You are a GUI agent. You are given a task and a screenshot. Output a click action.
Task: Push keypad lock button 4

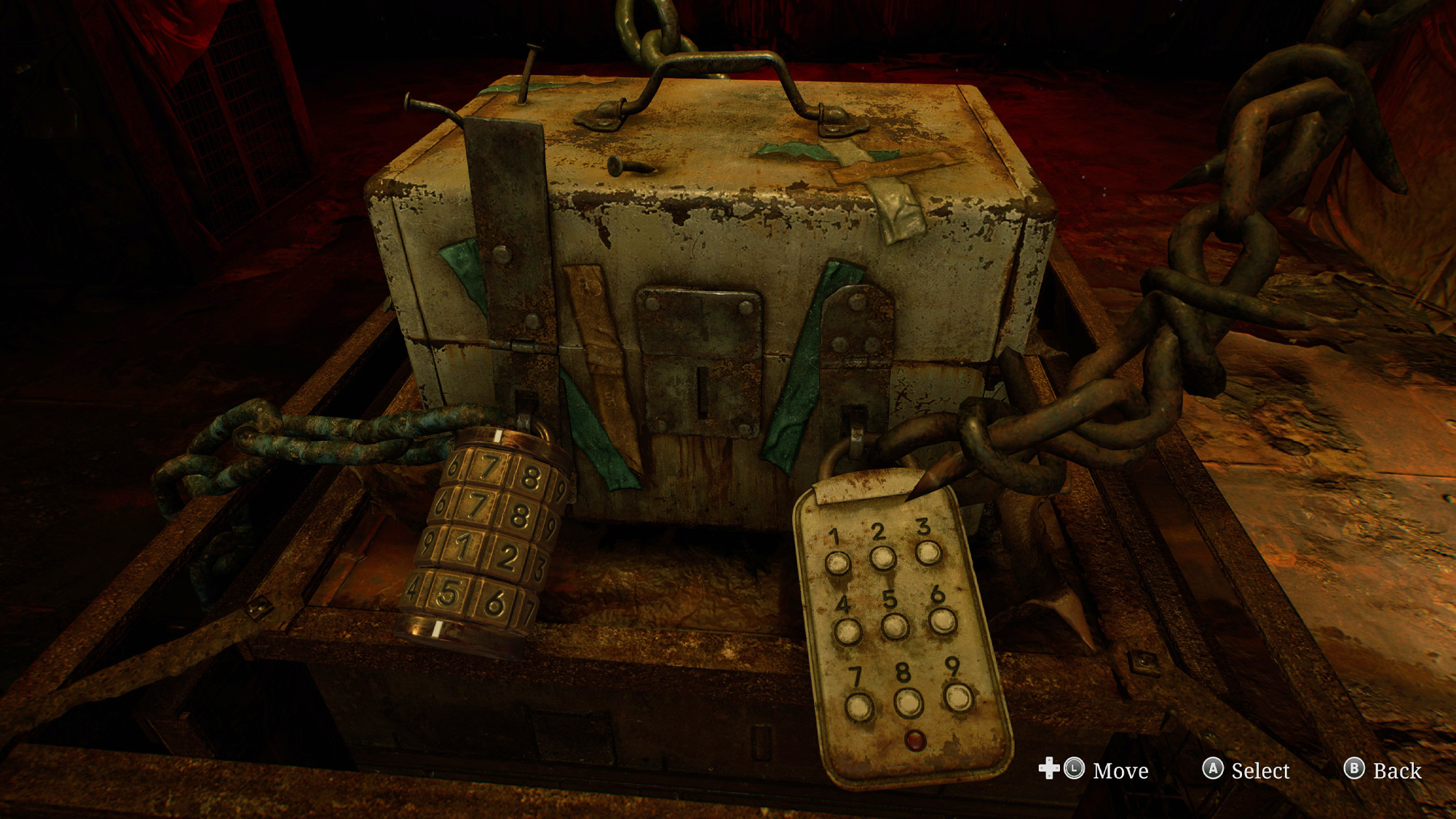click(847, 631)
